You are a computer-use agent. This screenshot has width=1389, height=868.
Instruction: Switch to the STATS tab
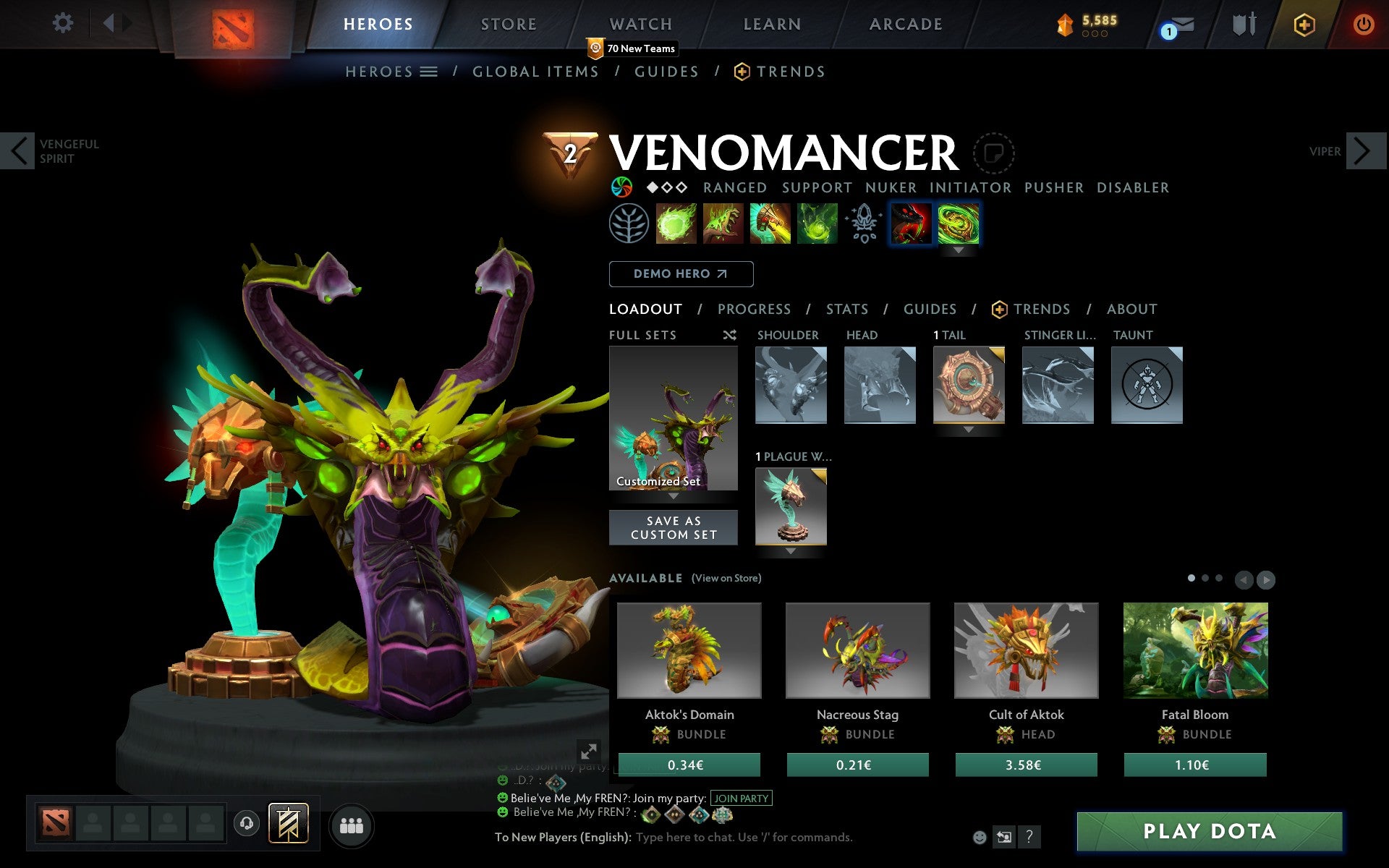coord(846,309)
